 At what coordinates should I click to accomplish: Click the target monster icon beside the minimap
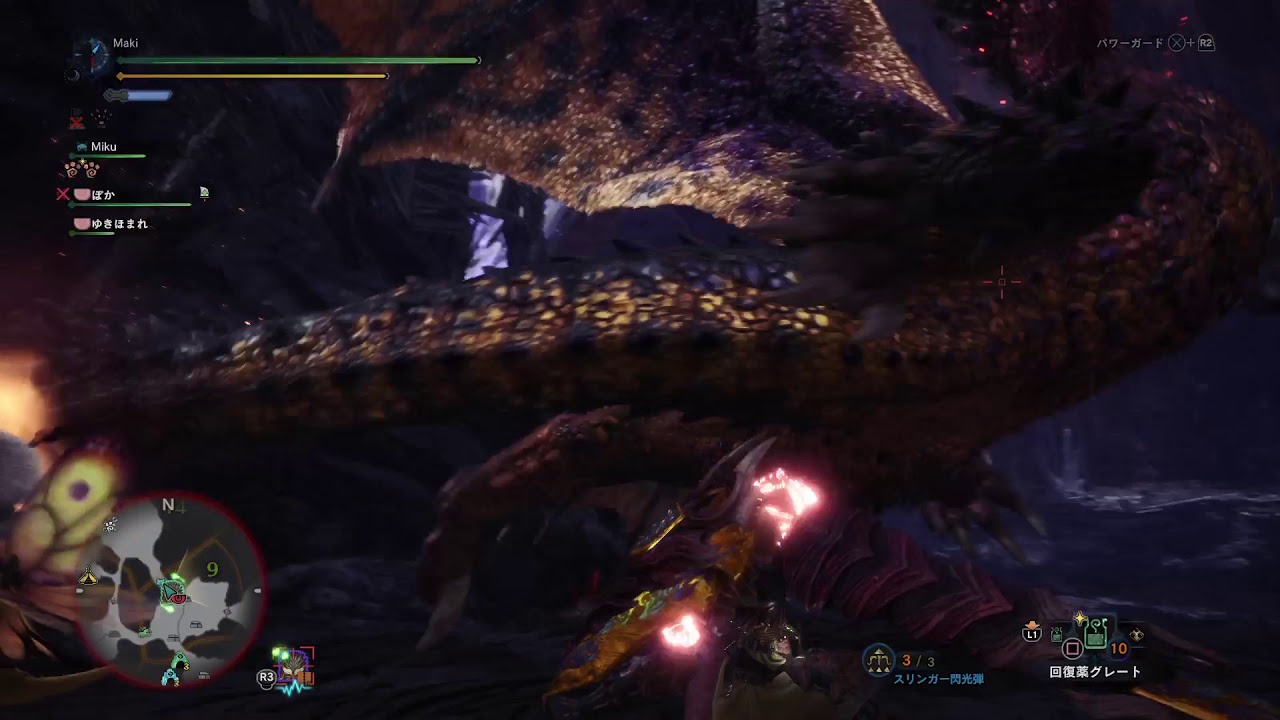295,667
